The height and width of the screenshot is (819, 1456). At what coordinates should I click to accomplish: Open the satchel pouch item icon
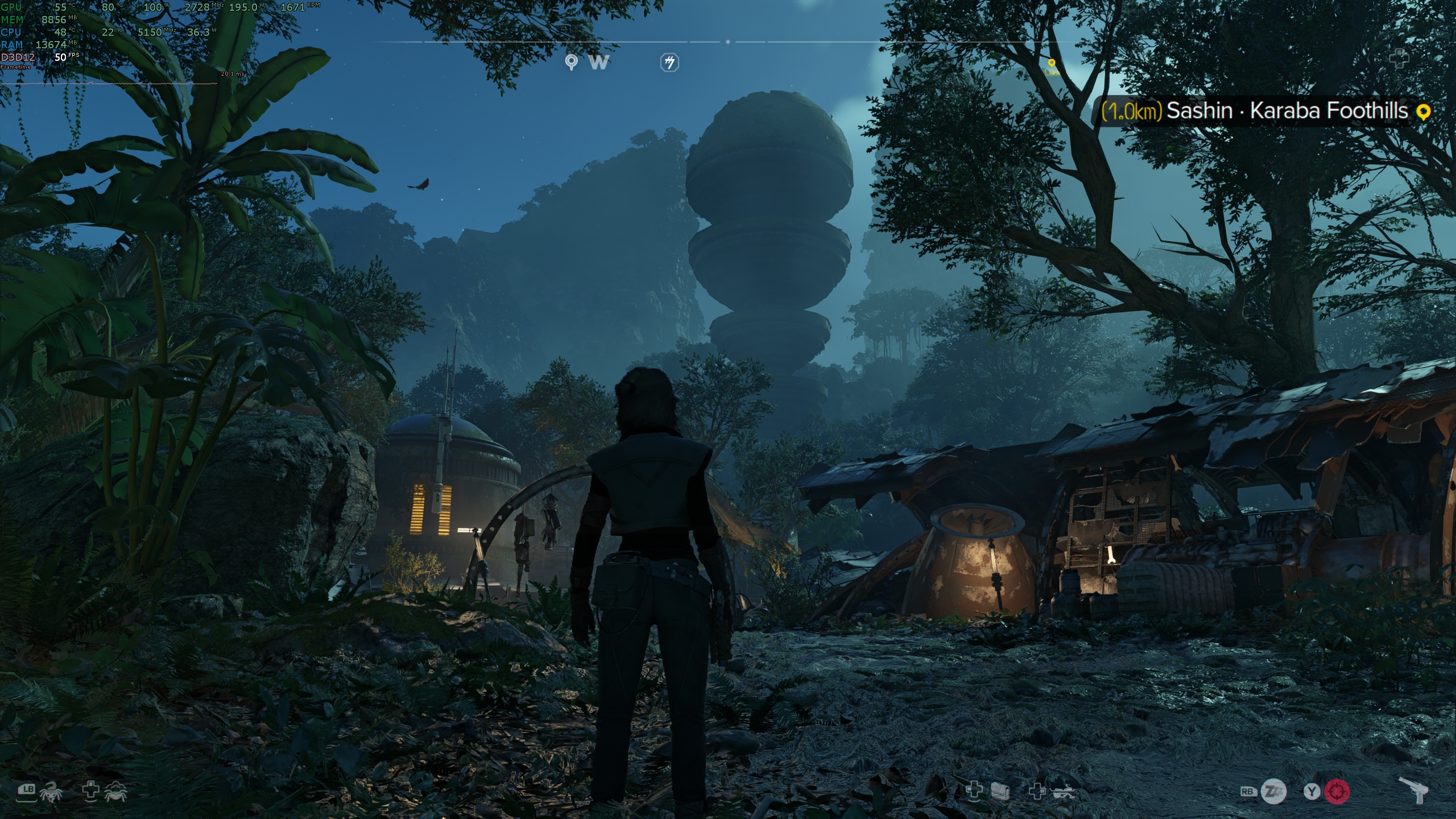coord(1000,791)
